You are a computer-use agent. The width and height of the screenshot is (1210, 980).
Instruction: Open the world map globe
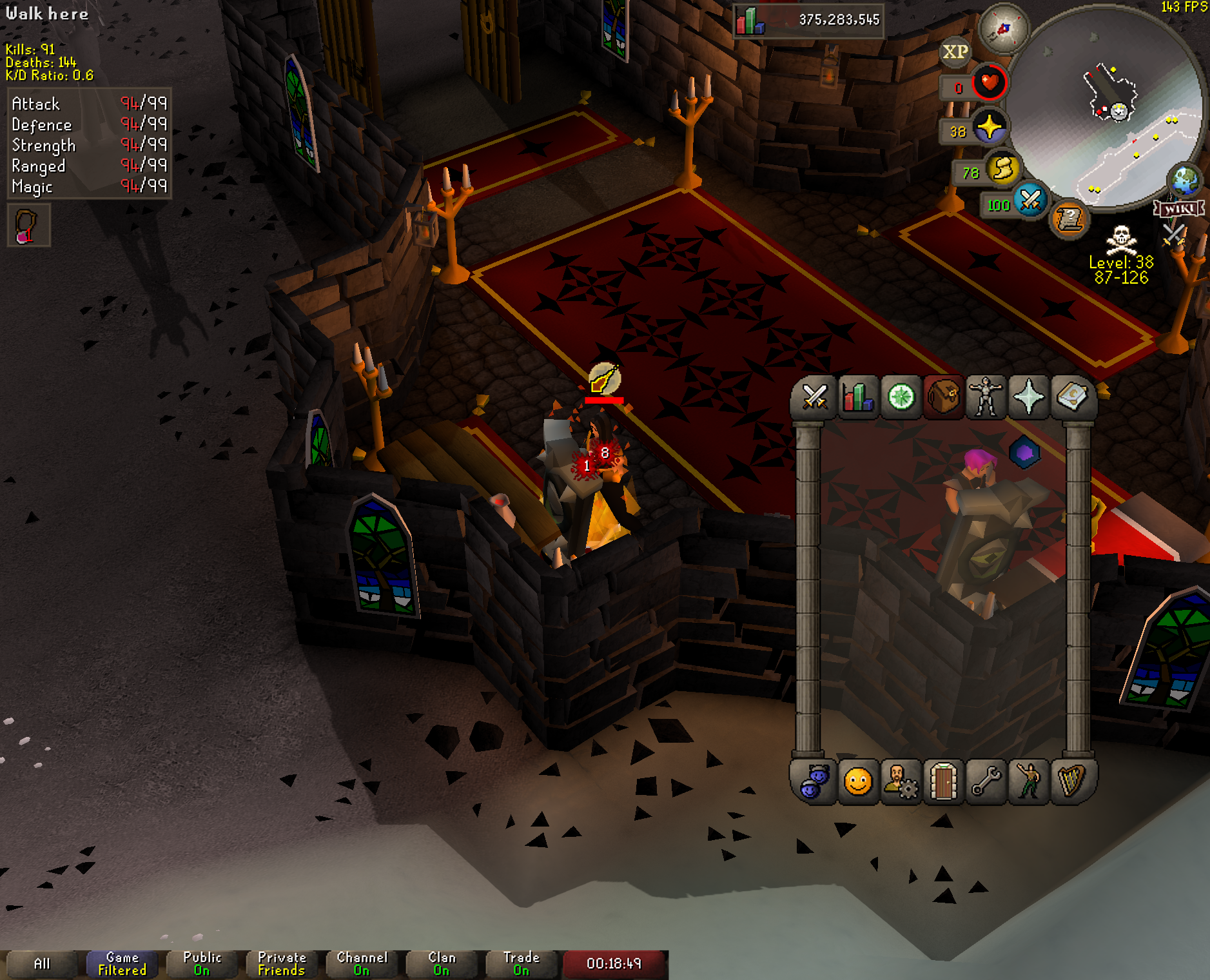point(1185,181)
